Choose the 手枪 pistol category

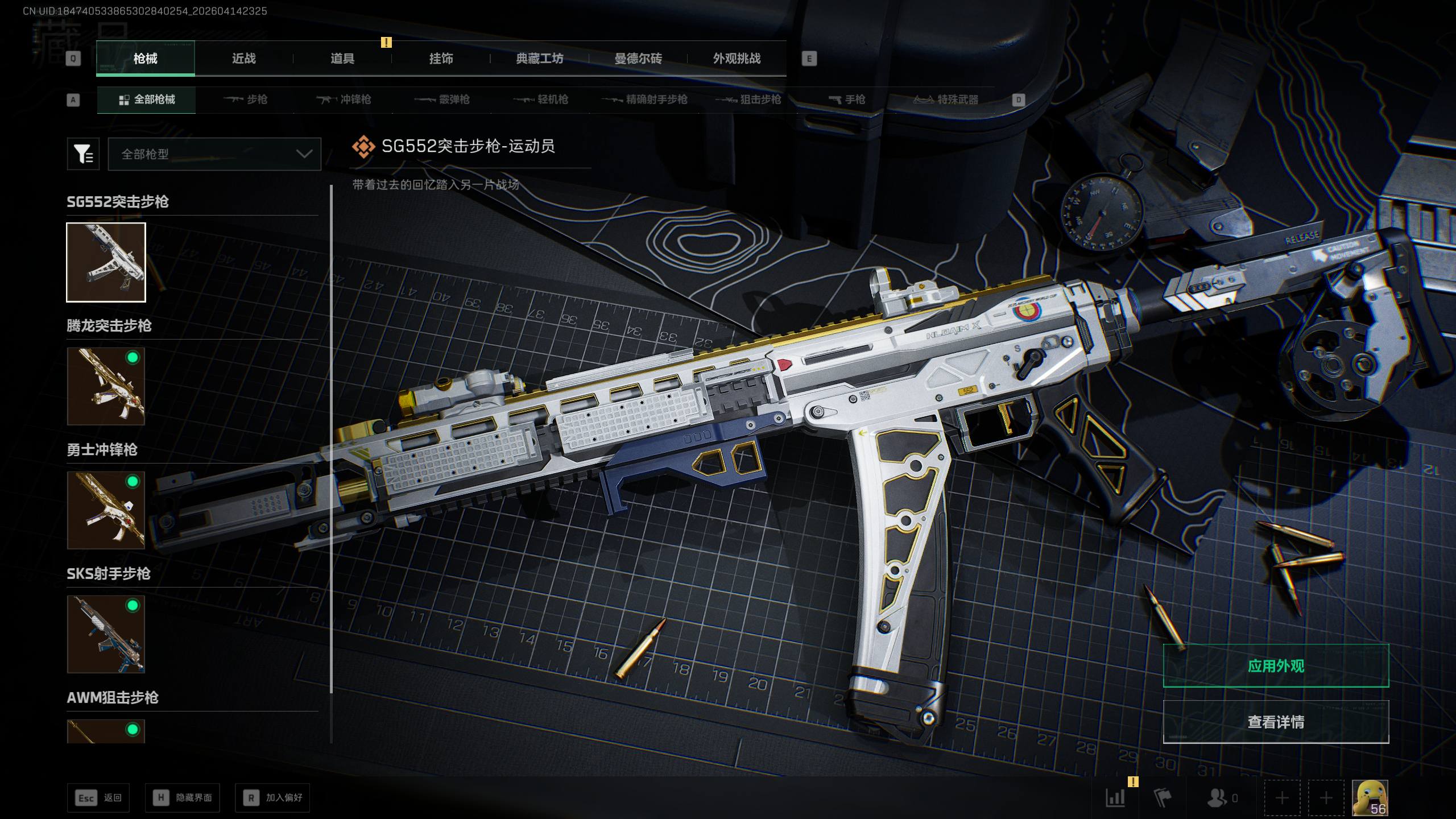847,100
